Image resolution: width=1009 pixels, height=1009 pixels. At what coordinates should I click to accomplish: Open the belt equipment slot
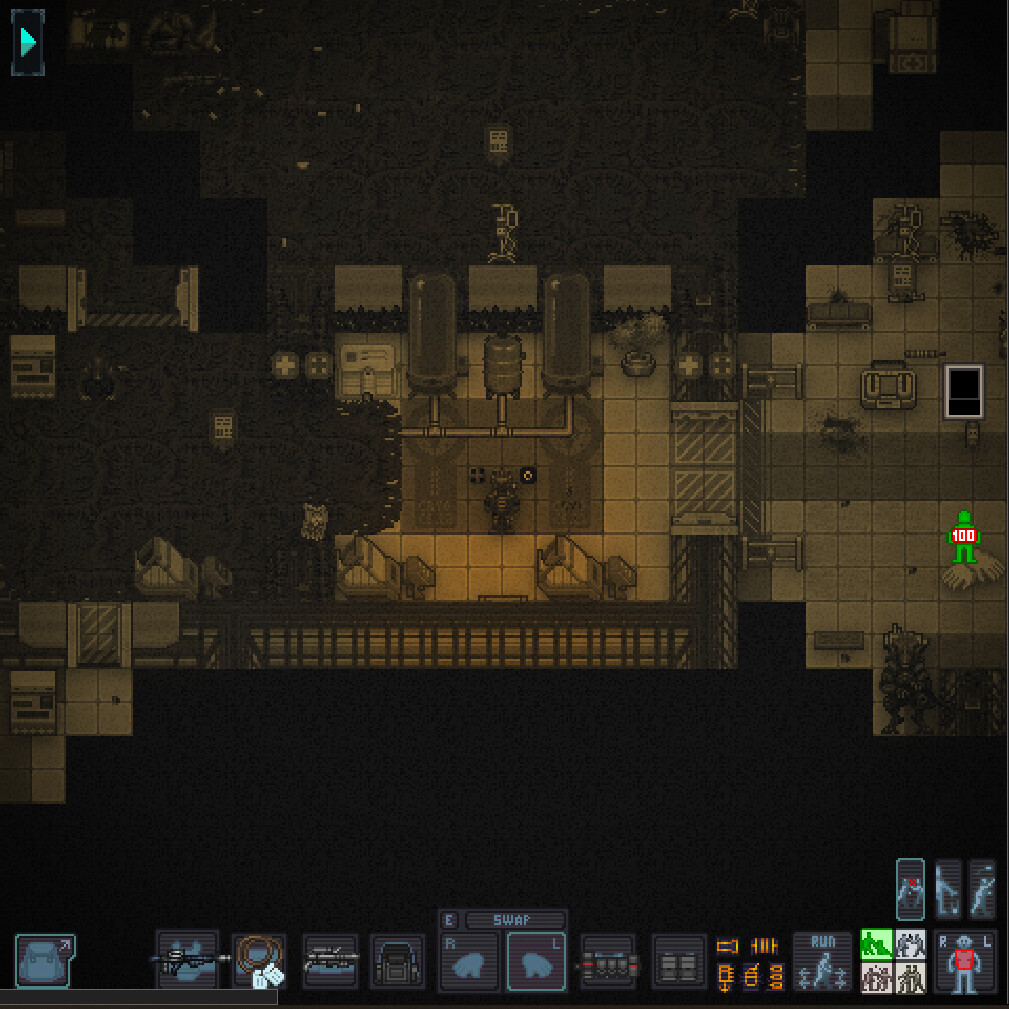click(x=608, y=962)
